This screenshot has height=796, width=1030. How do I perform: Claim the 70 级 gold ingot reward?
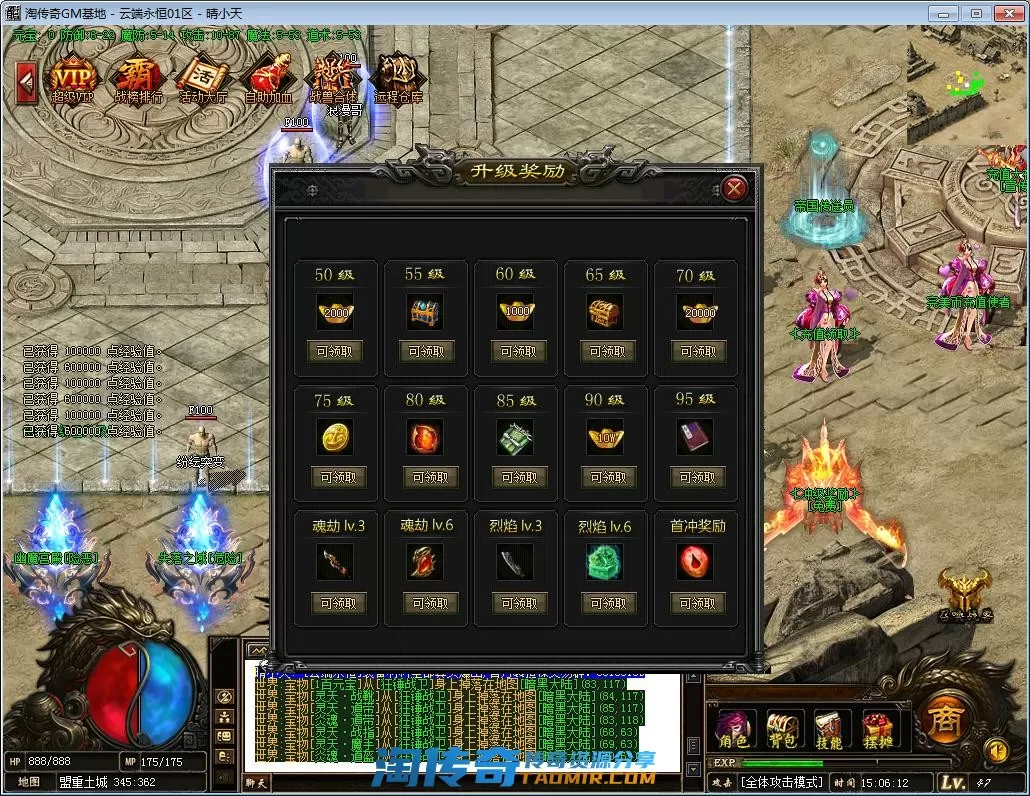click(x=697, y=351)
